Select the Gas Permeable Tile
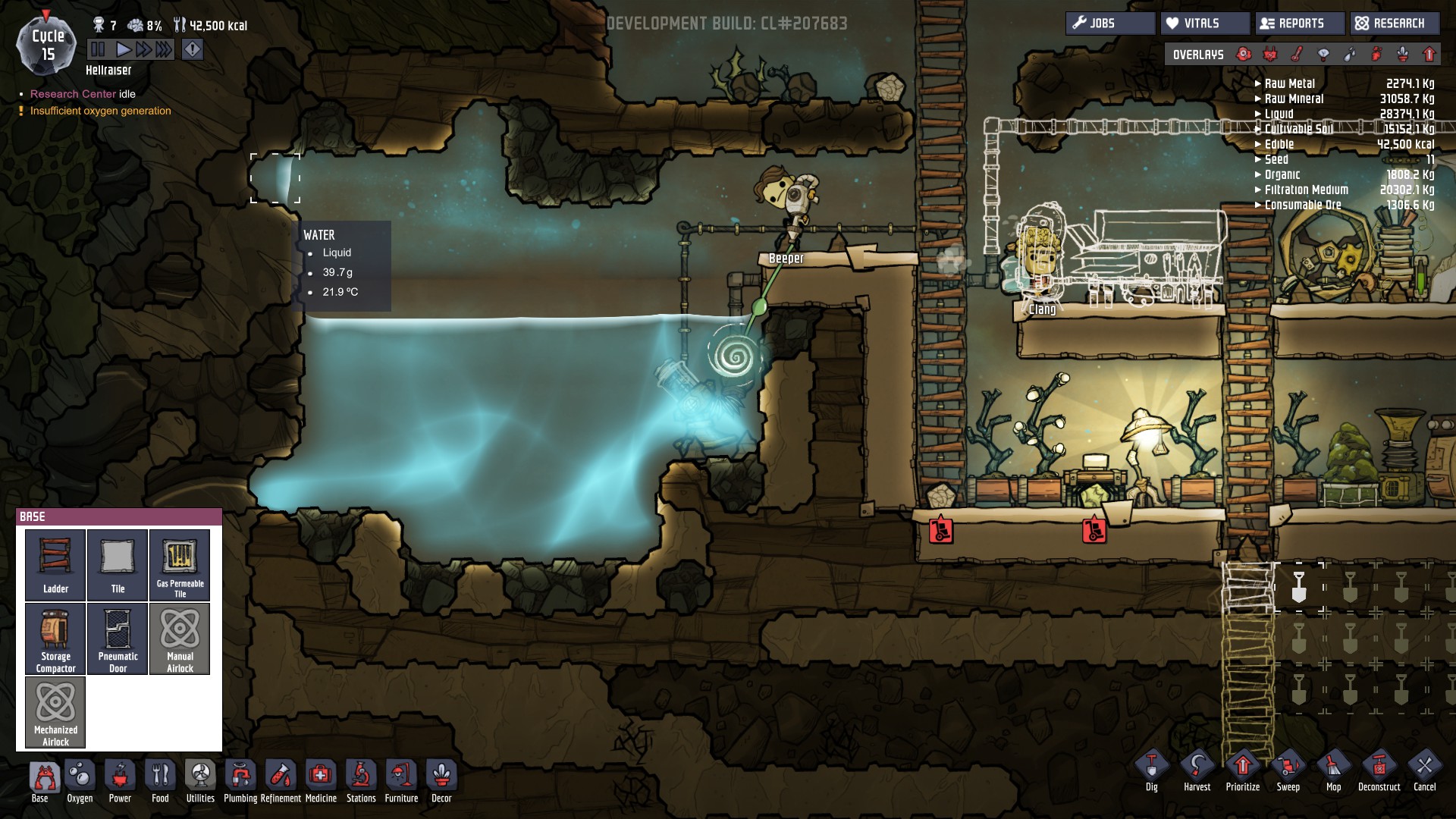 click(180, 565)
